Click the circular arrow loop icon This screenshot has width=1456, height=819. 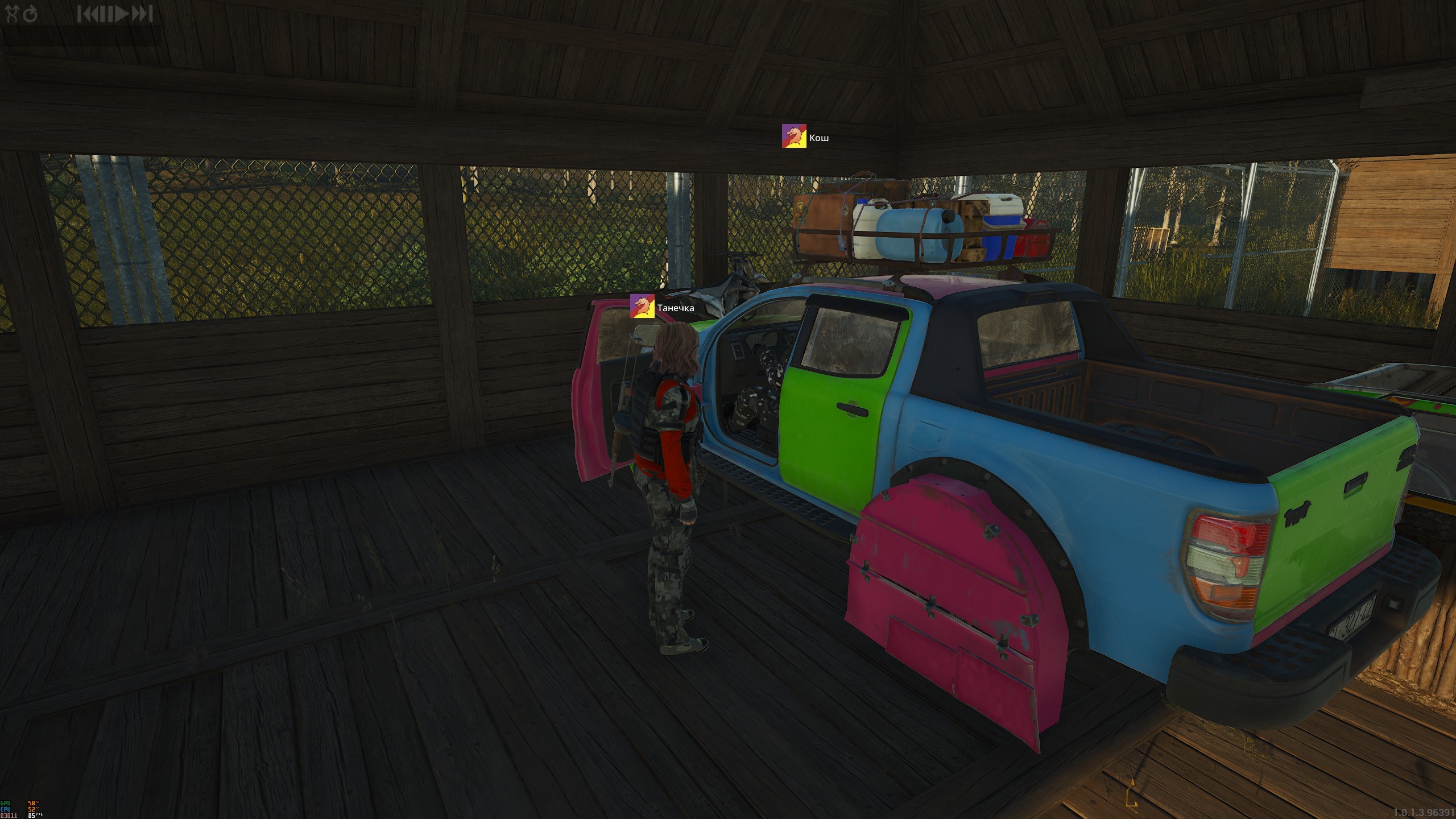click(30, 14)
